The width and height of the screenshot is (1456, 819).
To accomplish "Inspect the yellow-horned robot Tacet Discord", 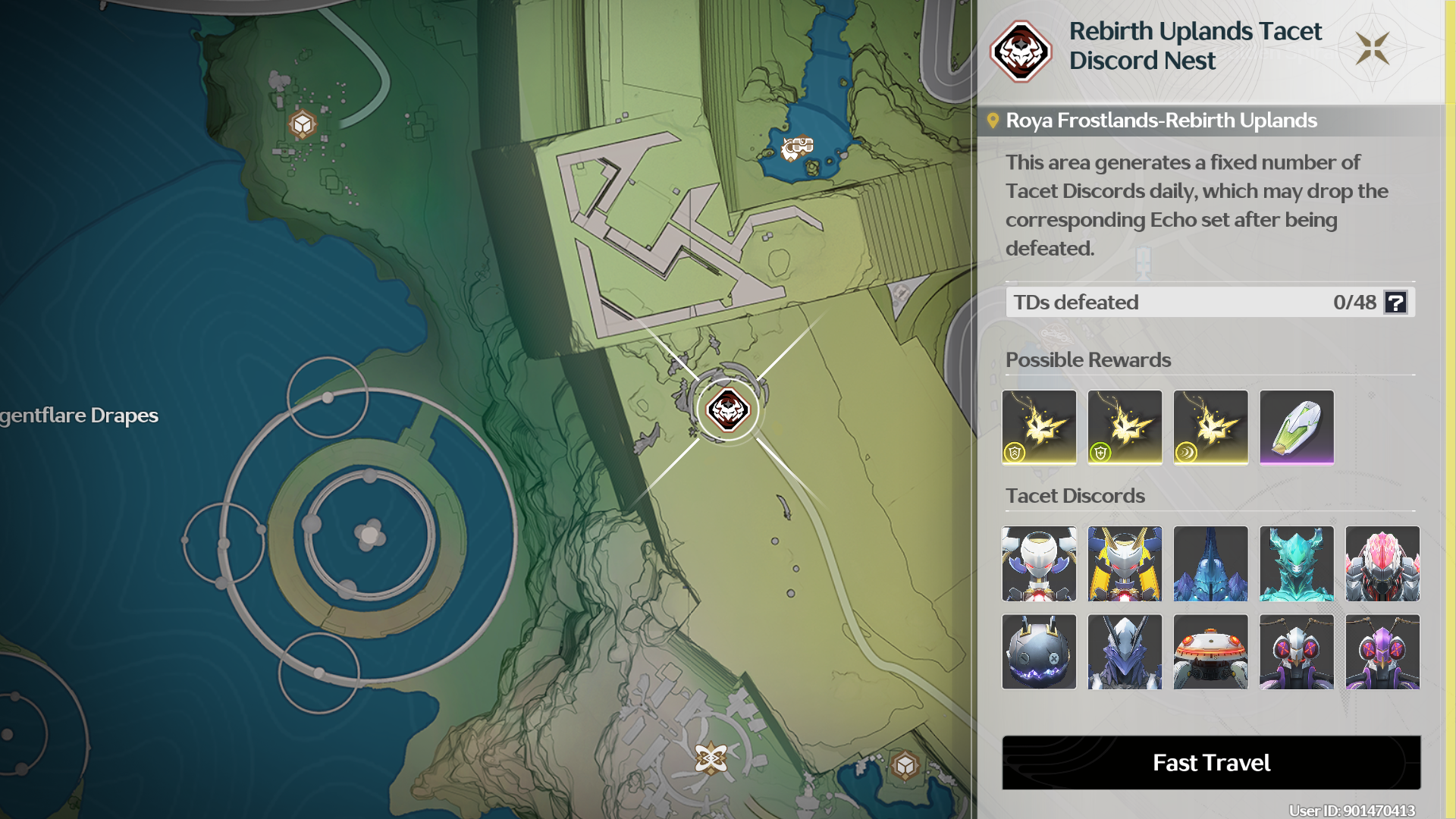I will 1125,563.
